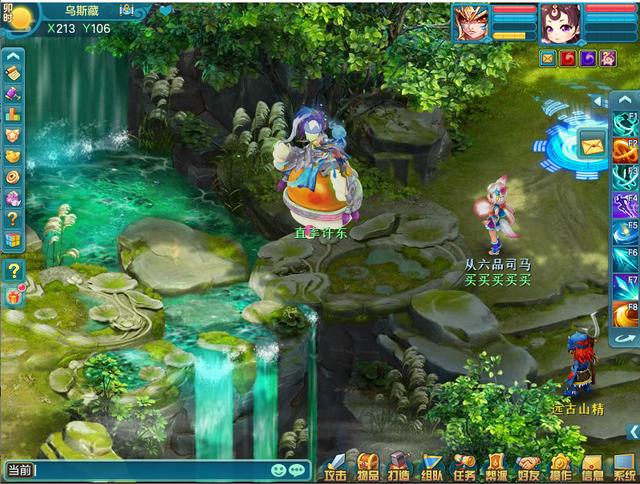Open the 攻击 attack menu
The width and height of the screenshot is (640, 484).
pyautogui.click(x=335, y=467)
